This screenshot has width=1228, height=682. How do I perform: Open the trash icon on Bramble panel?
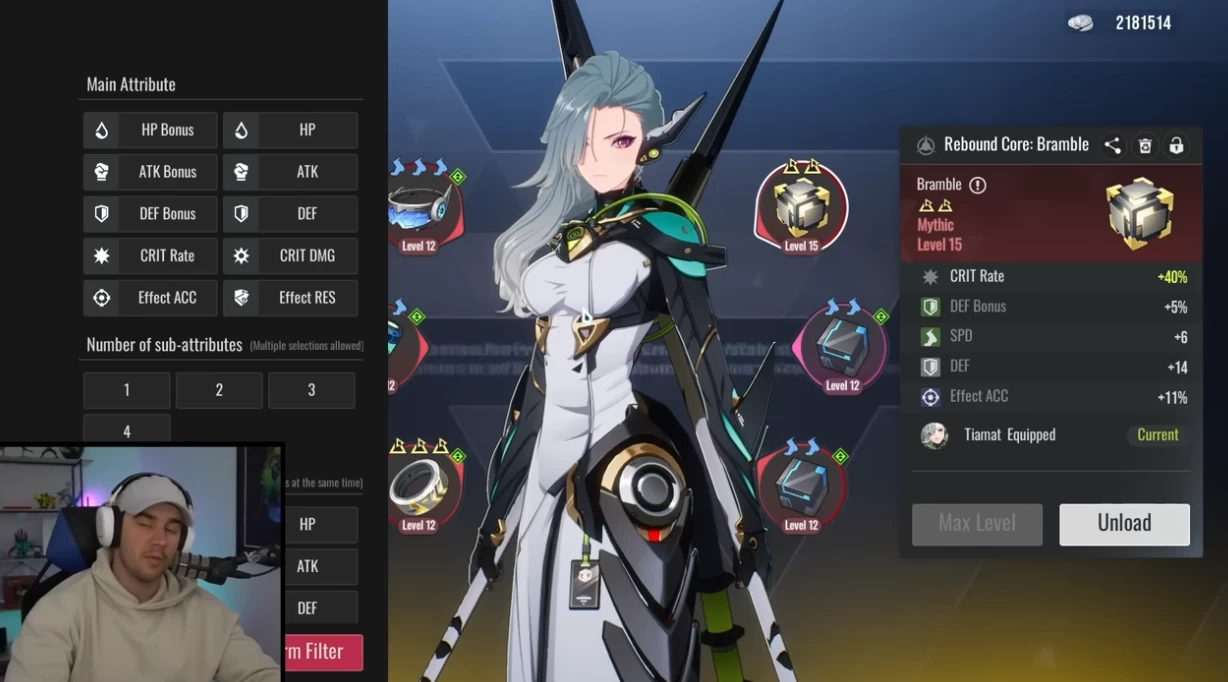point(1145,146)
